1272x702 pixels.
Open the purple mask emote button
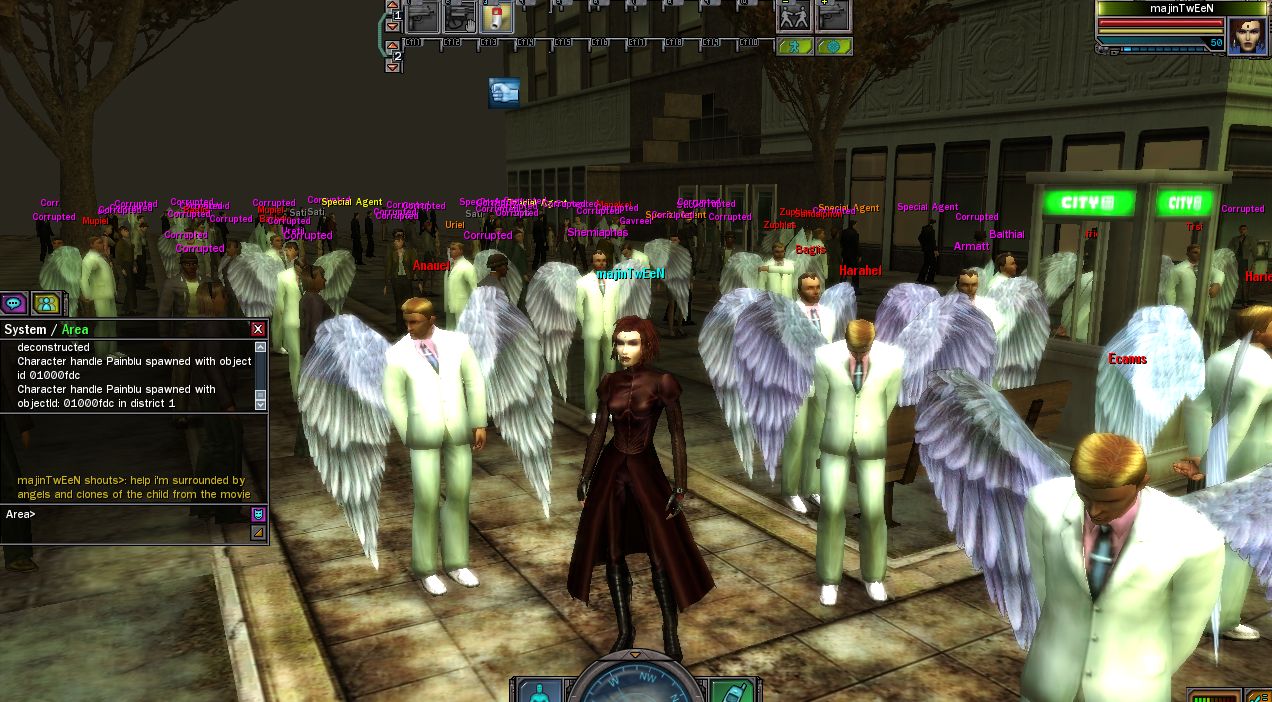[x=258, y=514]
